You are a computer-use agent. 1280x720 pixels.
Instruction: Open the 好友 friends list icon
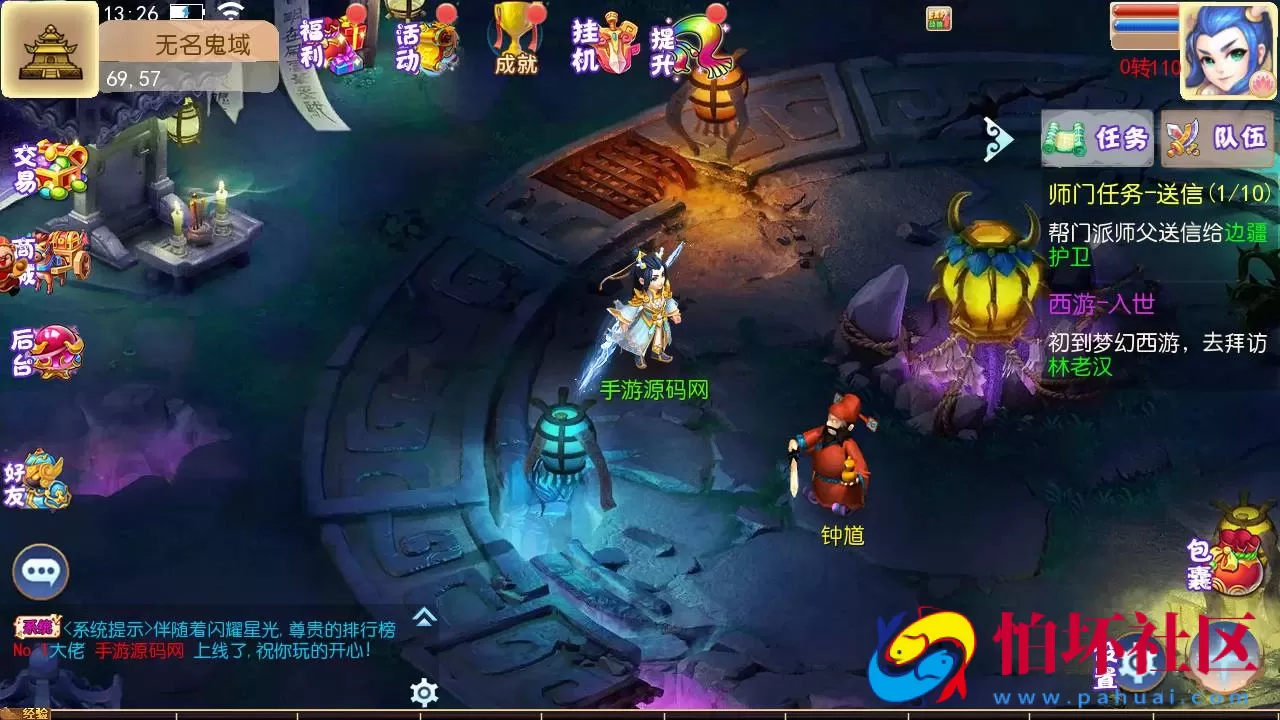42,480
